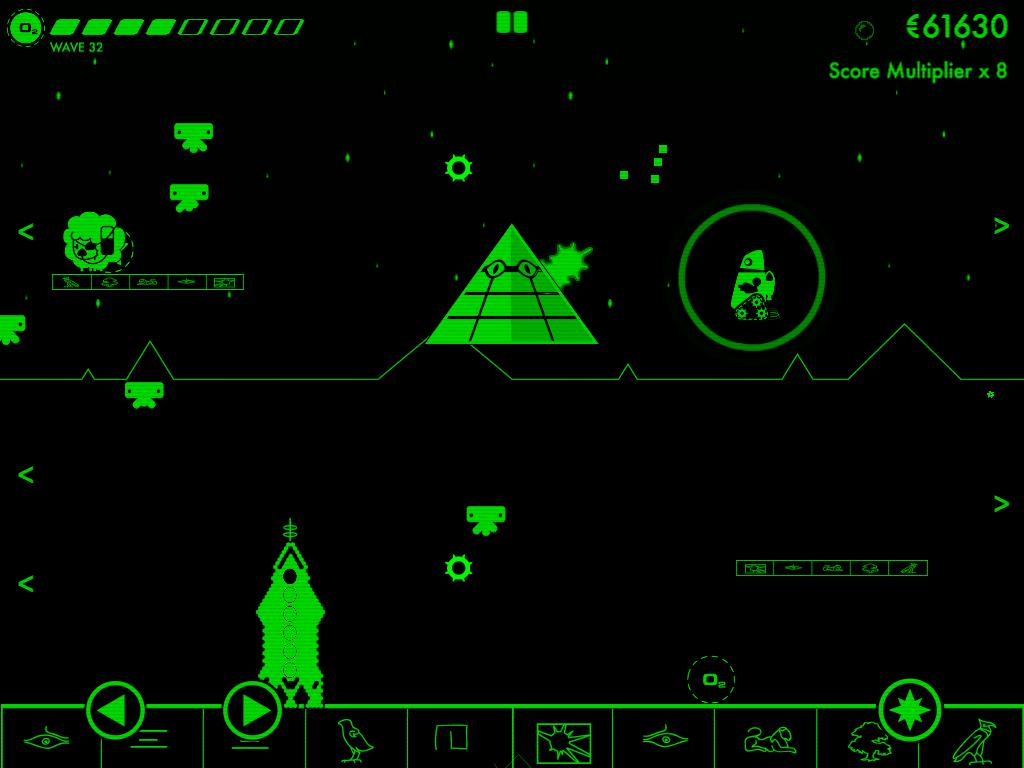Image resolution: width=1024 pixels, height=768 pixels.
Task: Activate the starburst fire button
Action: [x=910, y=710]
